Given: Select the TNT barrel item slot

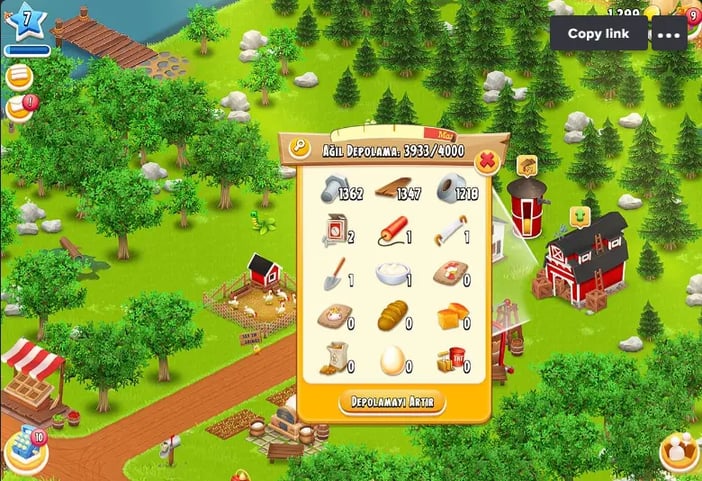Looking at the screenshot, I should [x=452, y=358].
